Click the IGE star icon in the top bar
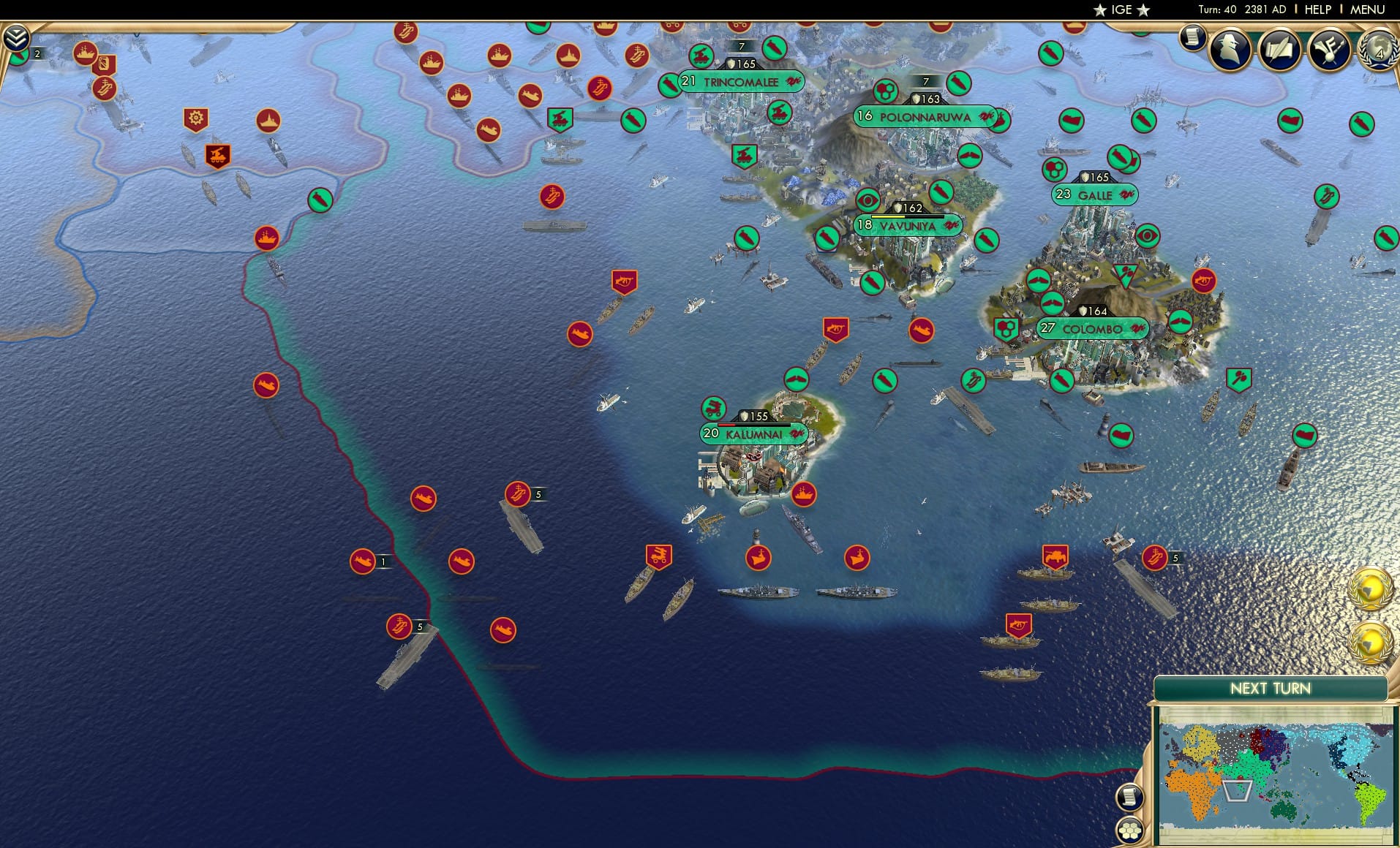Viewport: 1400px width, 848px height. 1100,10
